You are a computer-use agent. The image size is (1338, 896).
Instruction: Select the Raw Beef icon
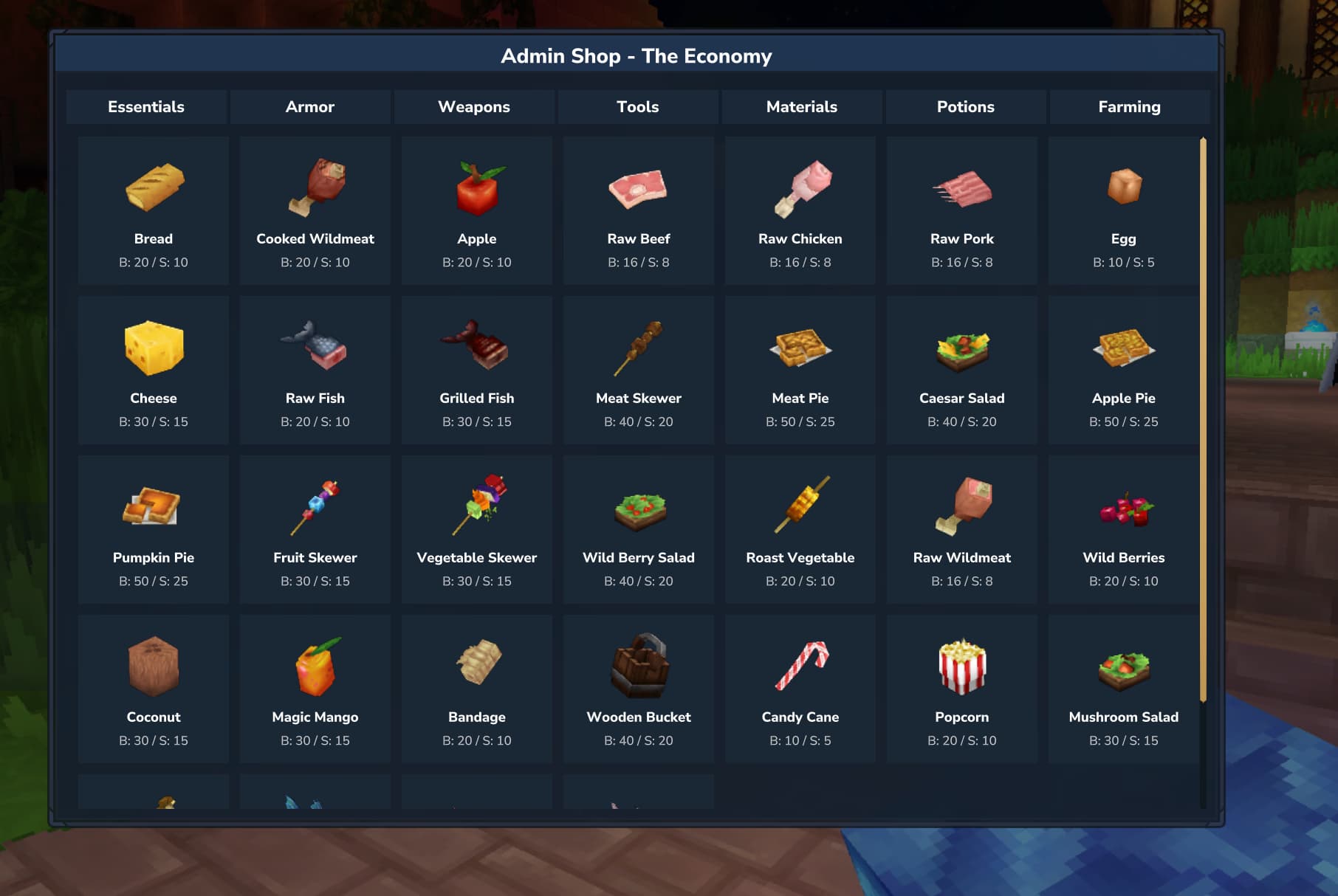click(638, 187)
